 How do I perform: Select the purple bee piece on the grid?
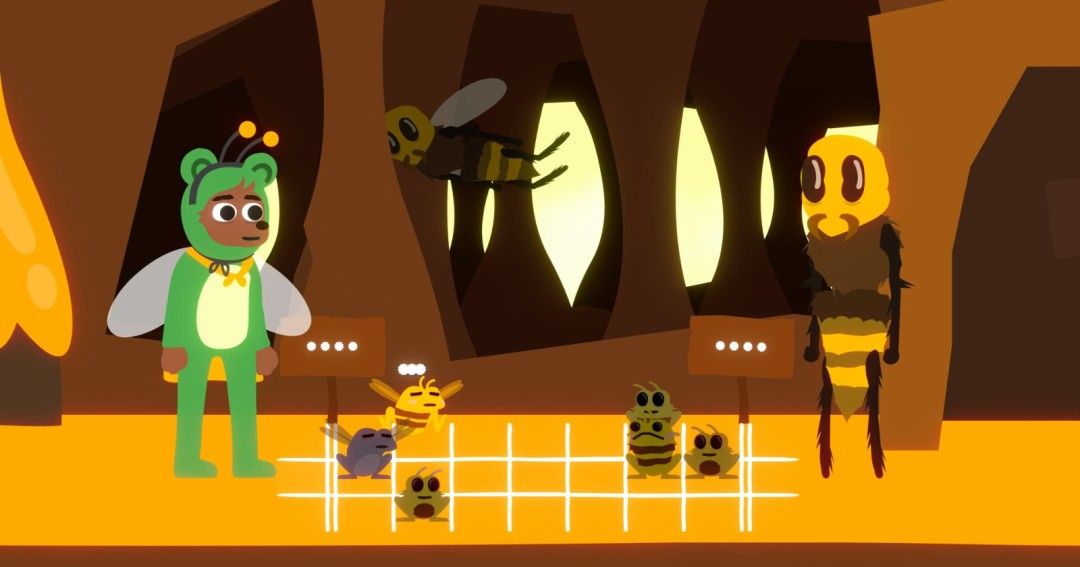365,451
